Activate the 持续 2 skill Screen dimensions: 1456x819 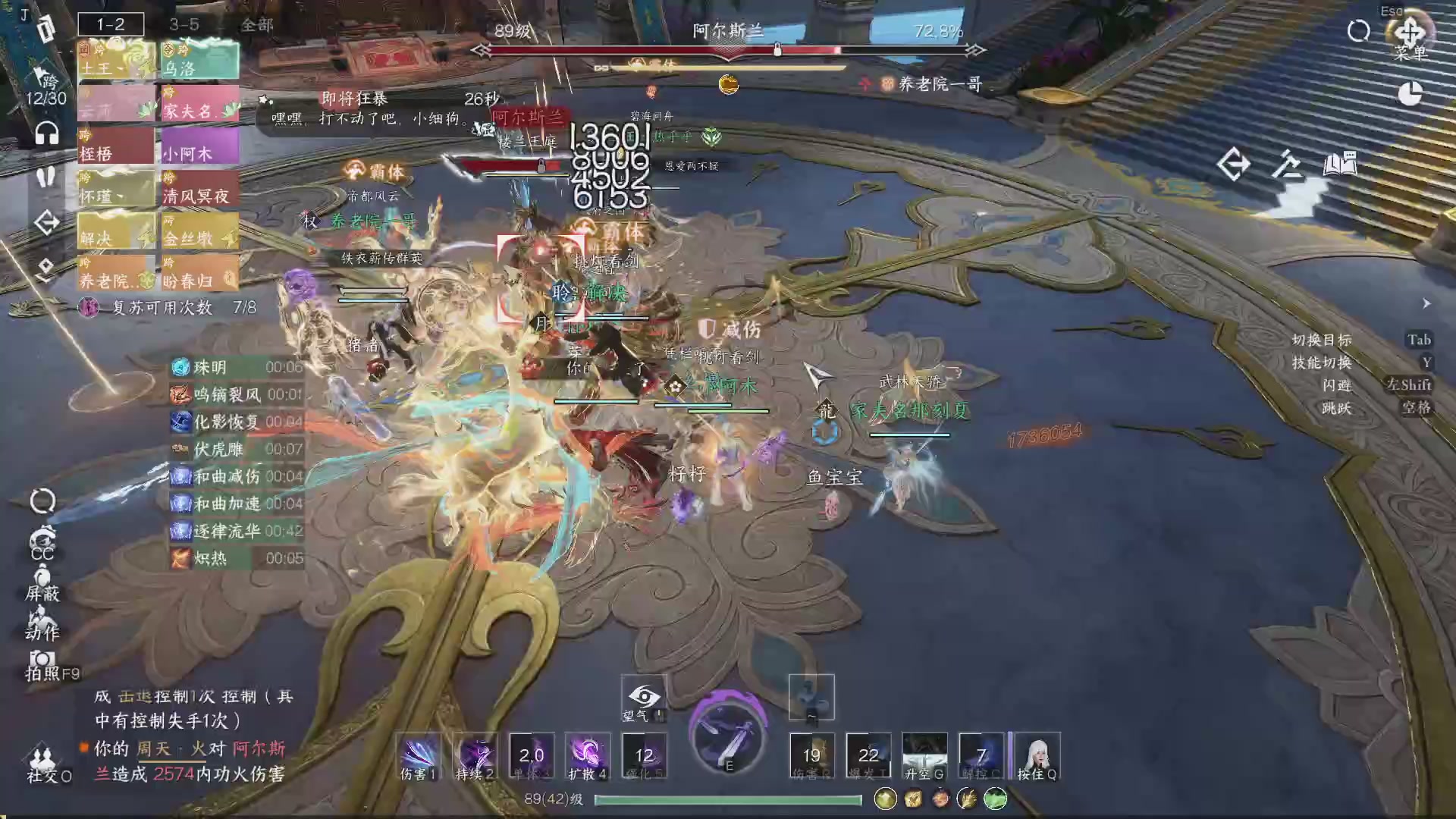pyautogui.click(x=475, y=755)
